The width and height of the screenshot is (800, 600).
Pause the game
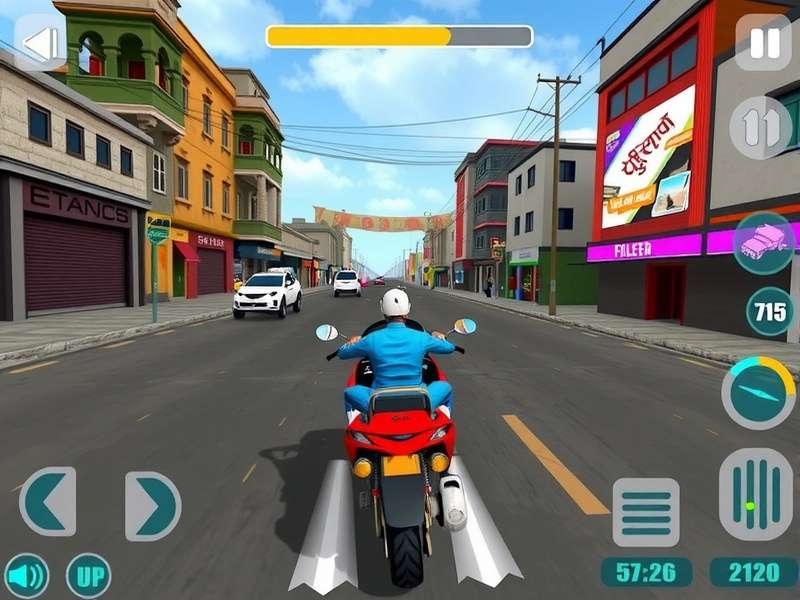tap(763, 43)
